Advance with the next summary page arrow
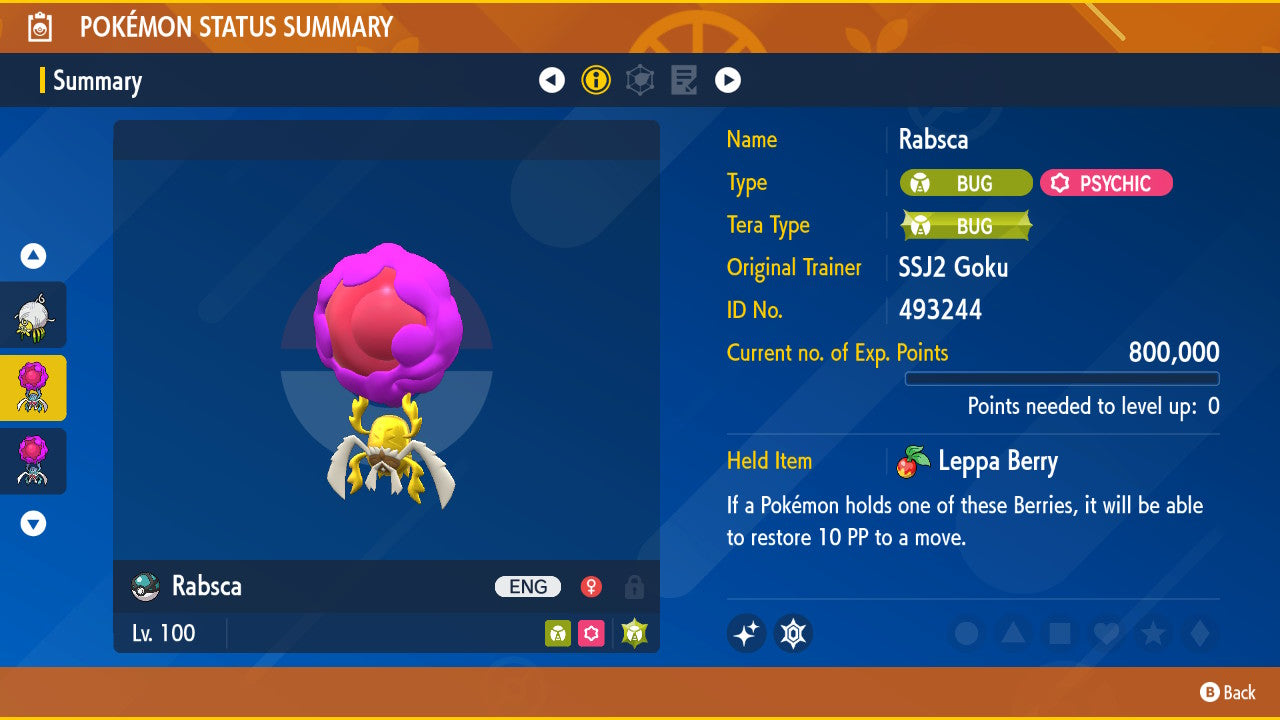Viewport: 1280px width, 720px height. coord(728,80)
